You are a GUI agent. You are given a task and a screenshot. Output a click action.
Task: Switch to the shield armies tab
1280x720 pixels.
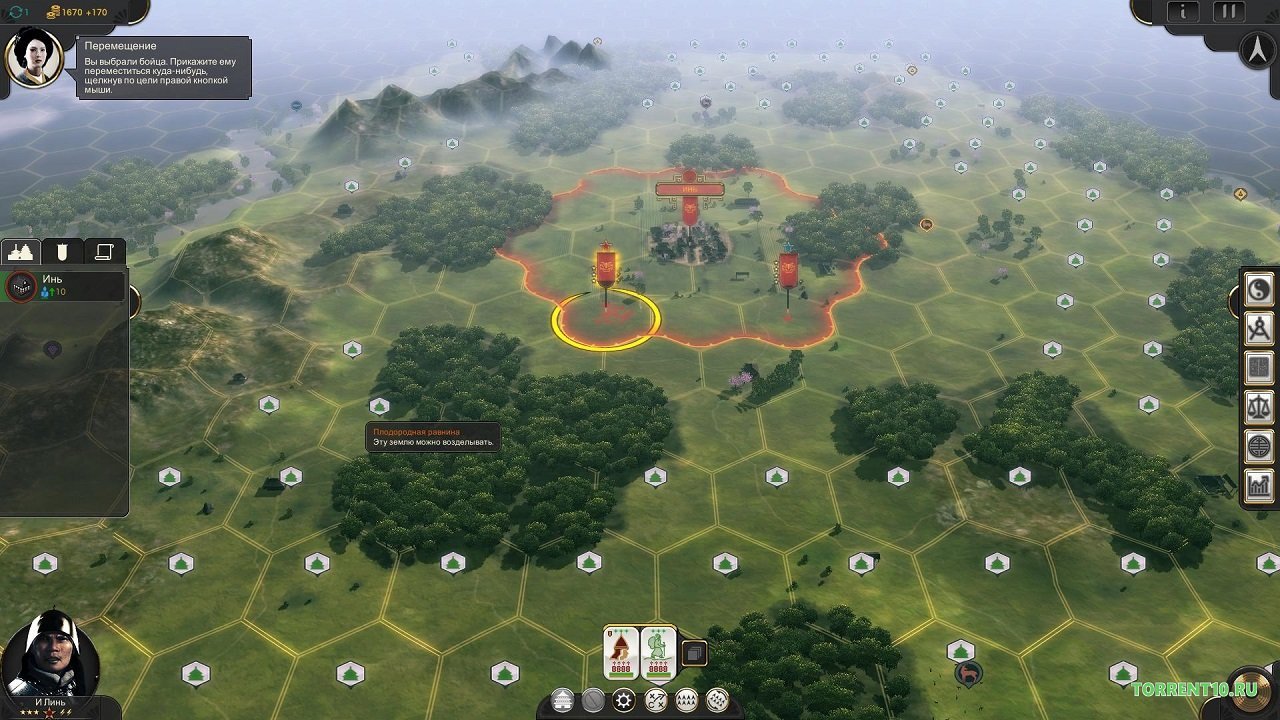pyautogui.click(x=62, y=251)
